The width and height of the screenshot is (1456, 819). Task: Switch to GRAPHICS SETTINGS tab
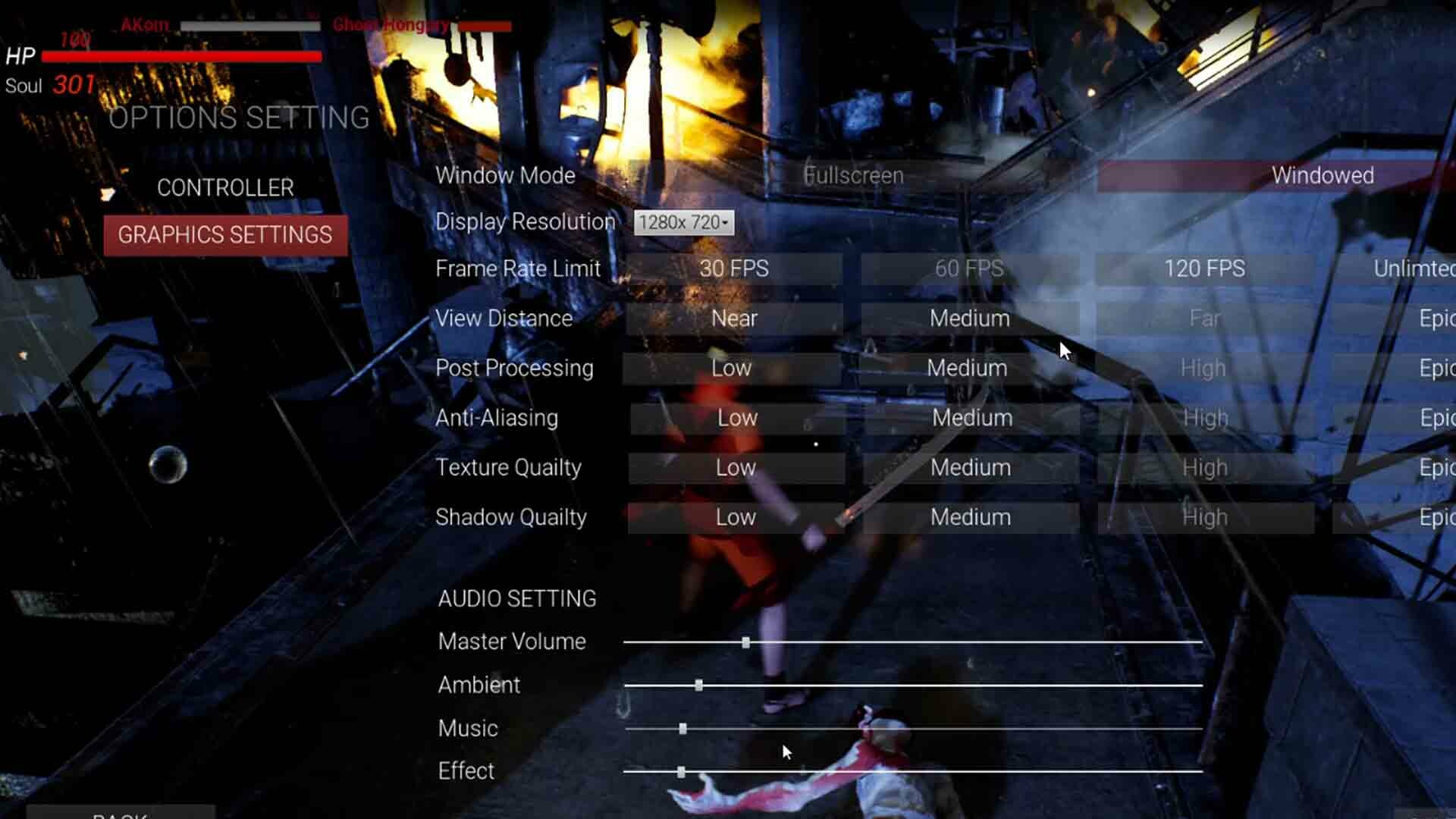click(224, 235)
